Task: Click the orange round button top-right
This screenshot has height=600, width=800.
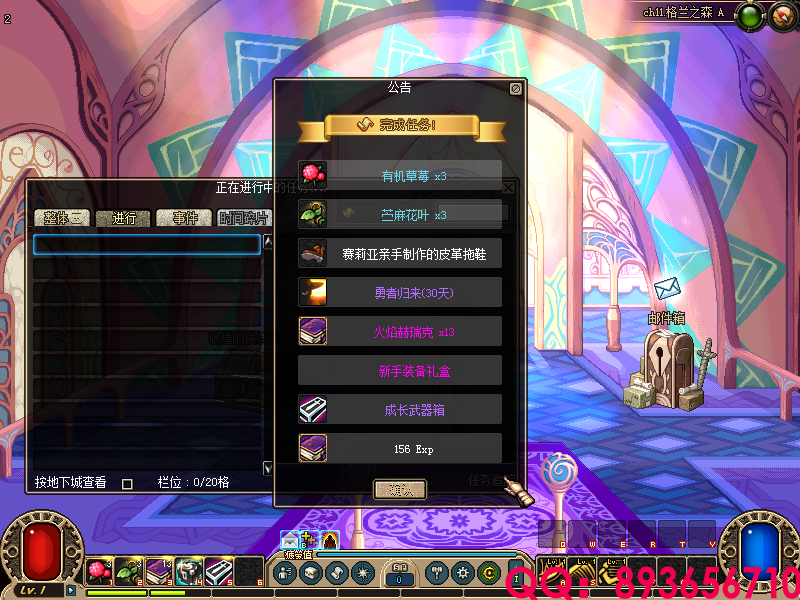Action: pyautogui.click(x=781, y=16)
